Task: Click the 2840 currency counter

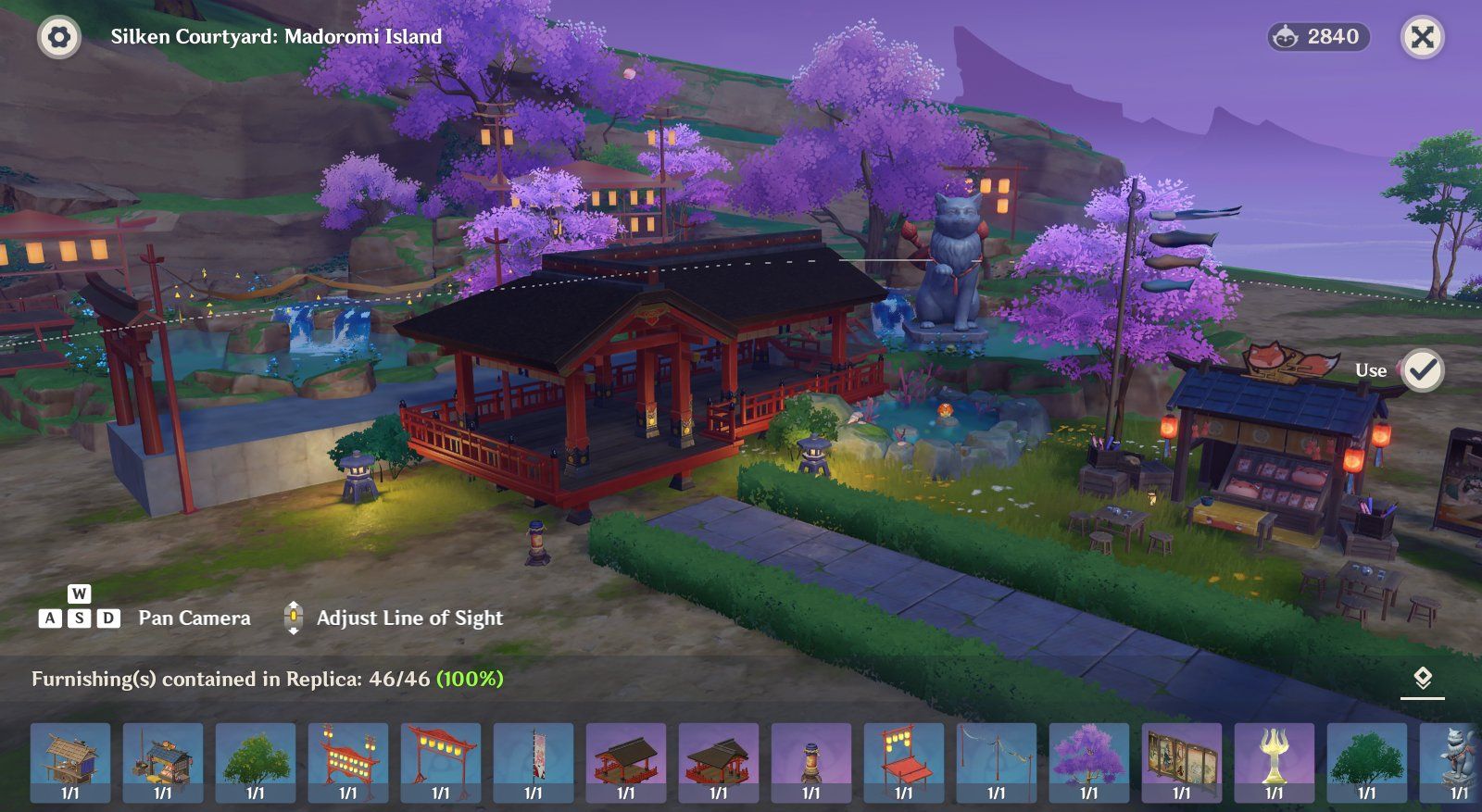Action: pos(1319,37)
